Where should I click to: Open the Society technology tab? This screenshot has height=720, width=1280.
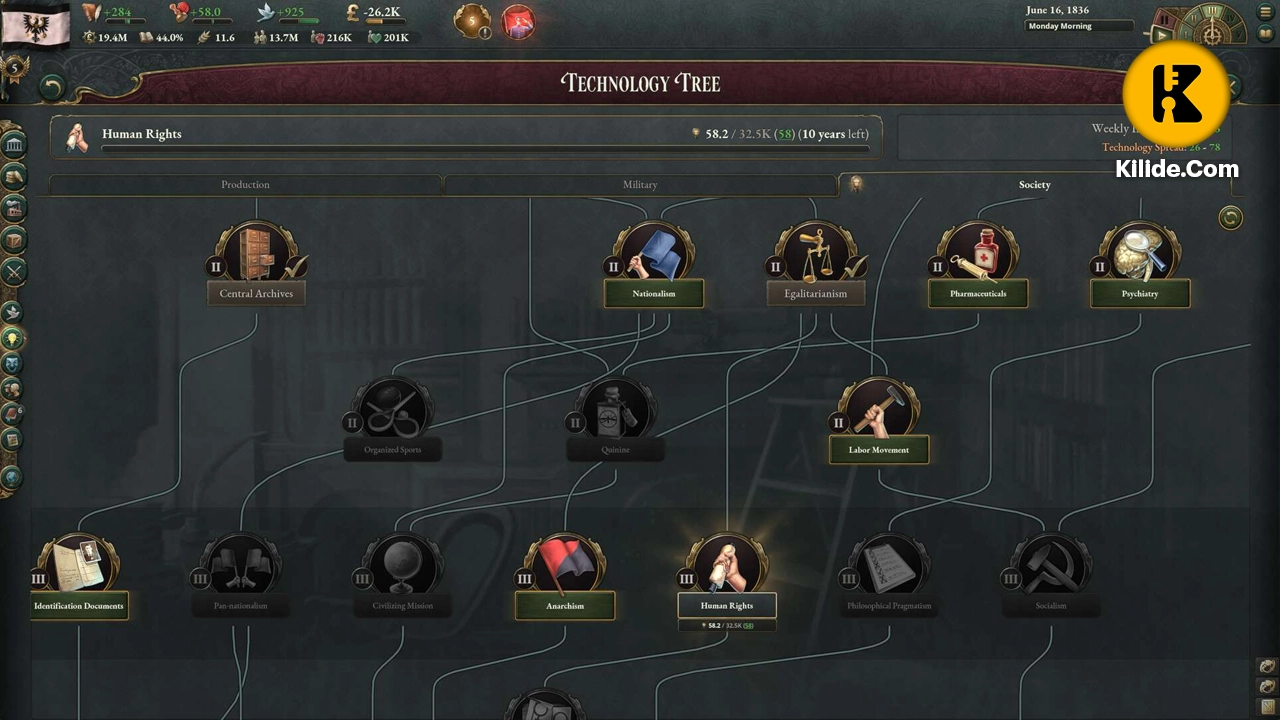(x=1035, y=185)
